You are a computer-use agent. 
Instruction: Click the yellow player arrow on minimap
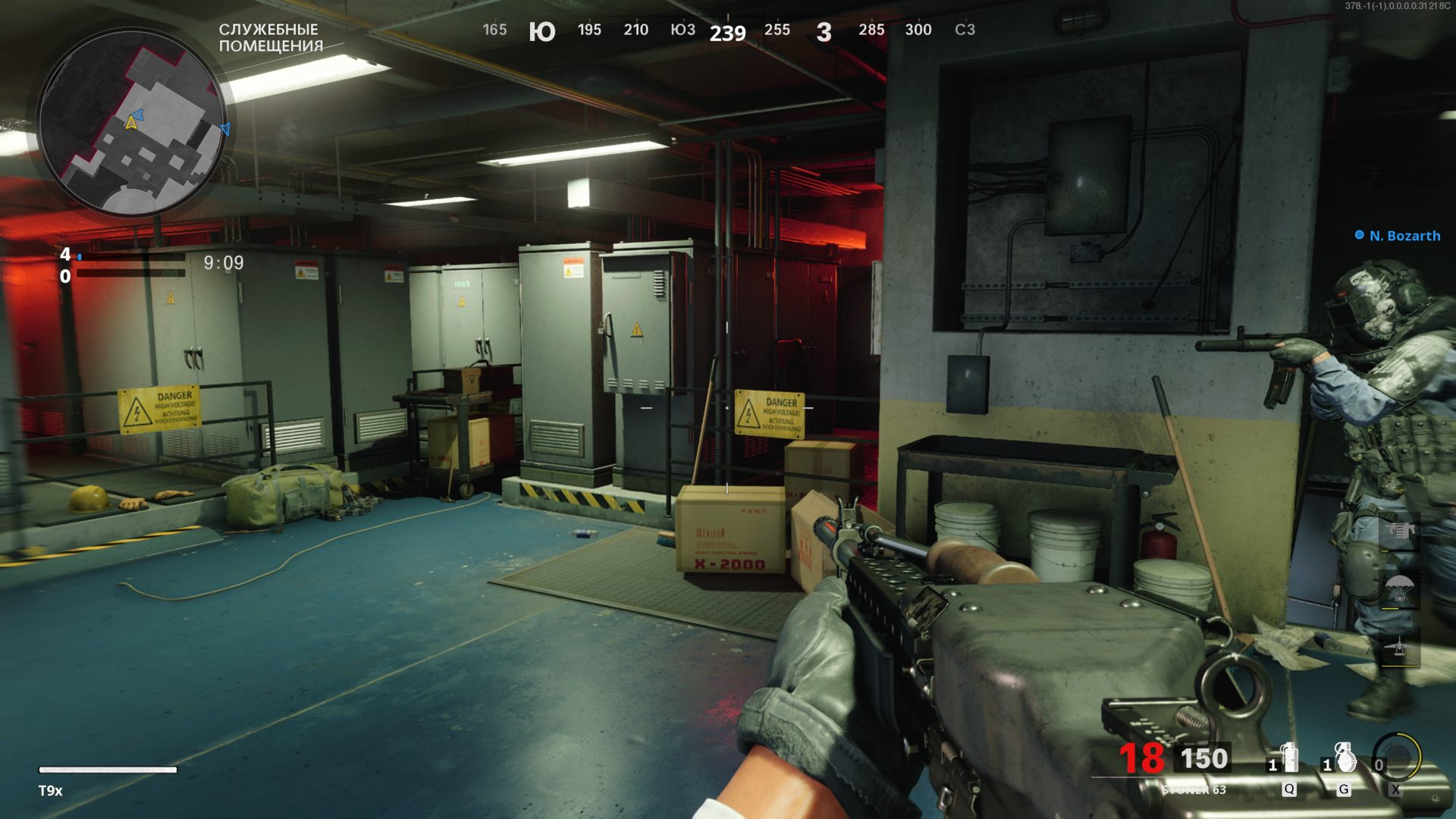132,121
